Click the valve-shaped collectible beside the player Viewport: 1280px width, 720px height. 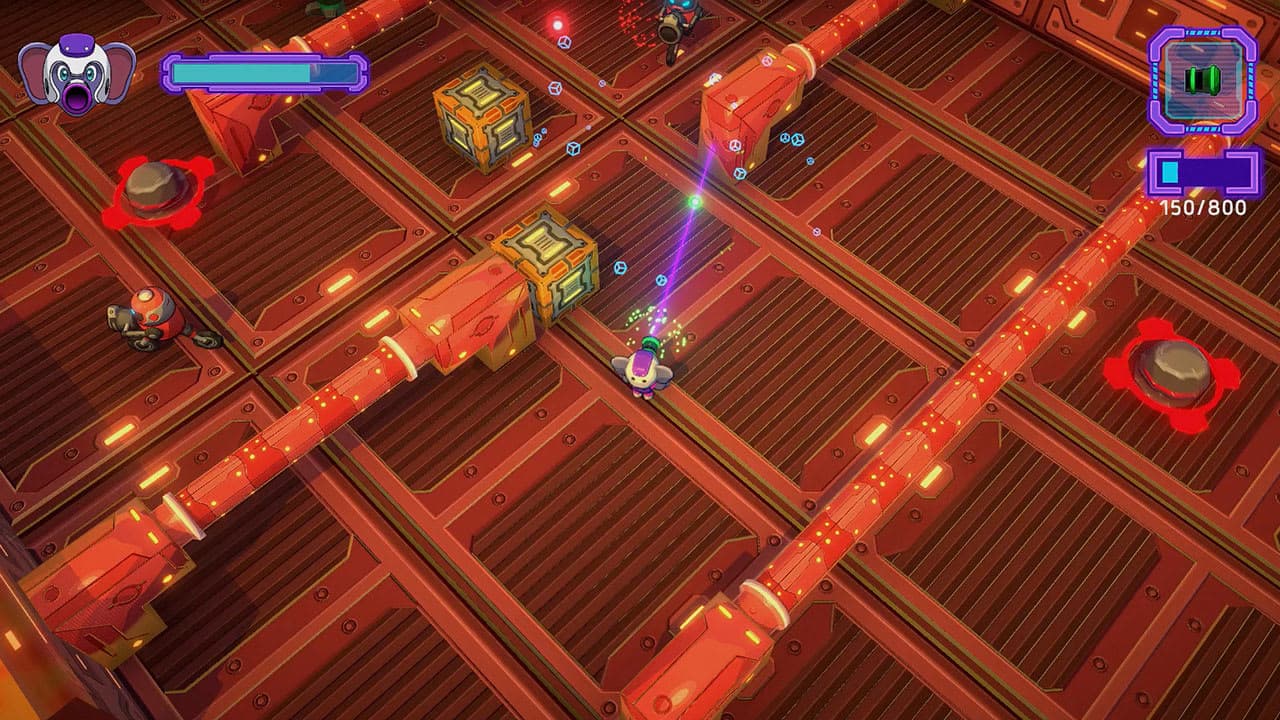click(x=660, y=280)
